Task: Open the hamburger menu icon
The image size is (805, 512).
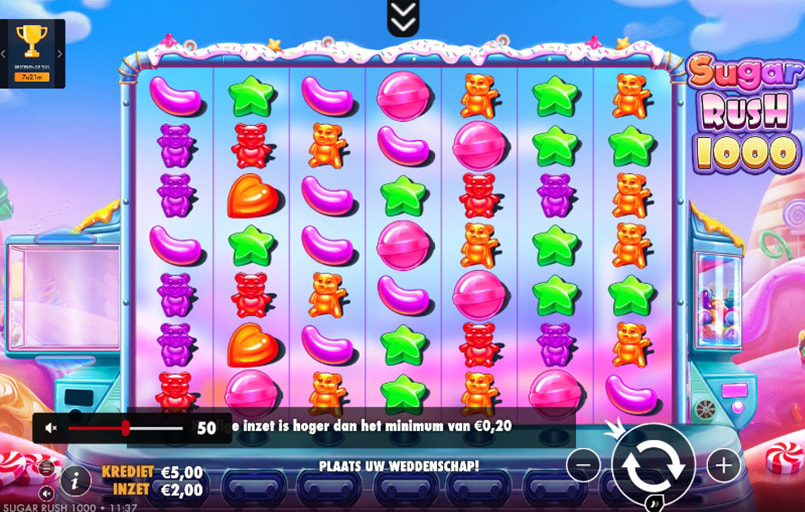Action: [46, 468]
